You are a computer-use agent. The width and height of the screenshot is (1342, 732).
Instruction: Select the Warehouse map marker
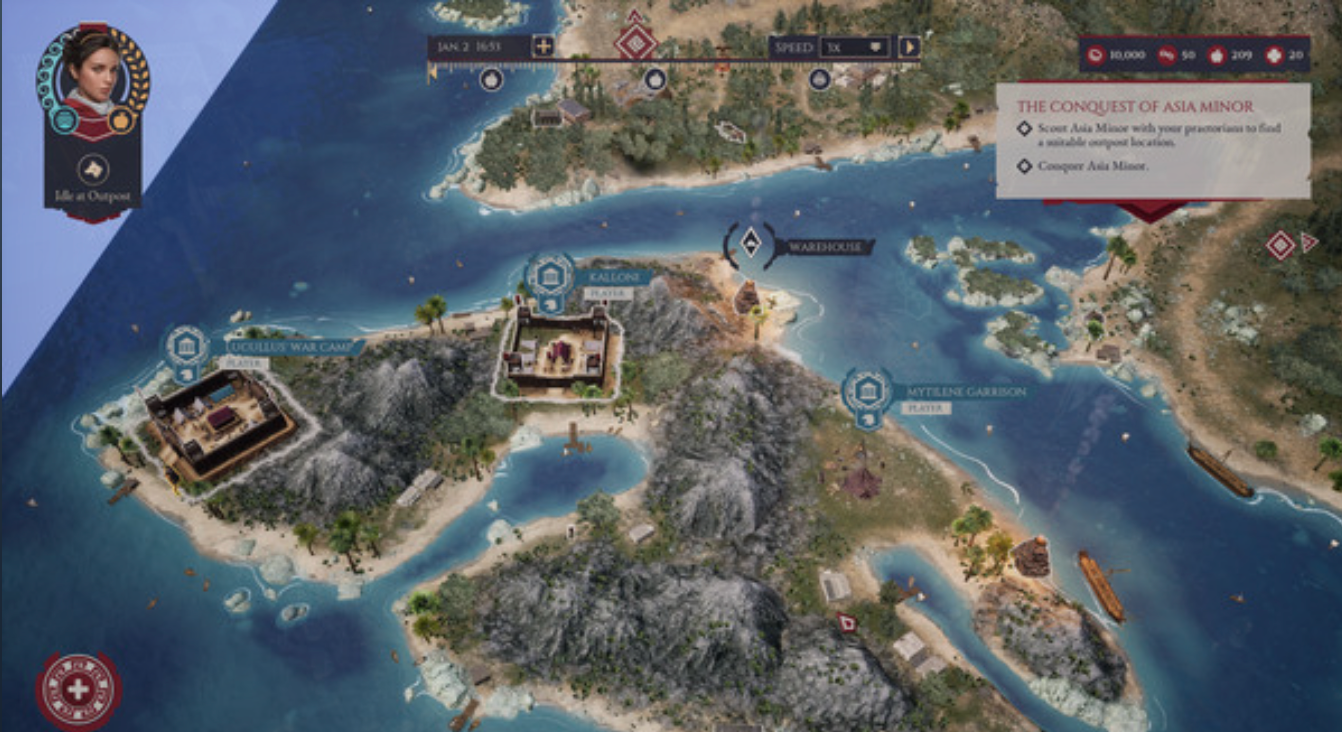click(x=750, y=245)
